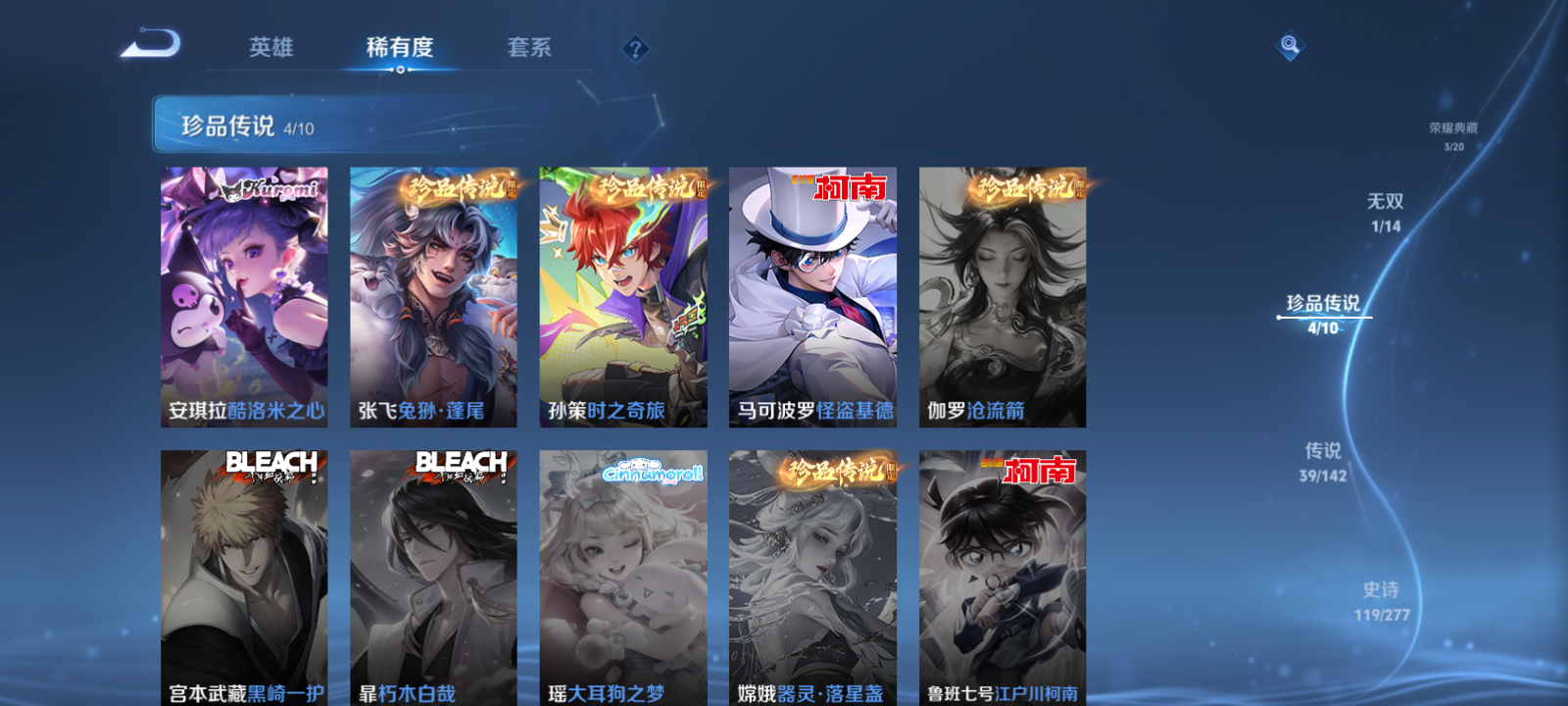Screen dimensions: 1568x706
Task: Select the 无双 rarity category
Action: click(x=1387, y=211)
